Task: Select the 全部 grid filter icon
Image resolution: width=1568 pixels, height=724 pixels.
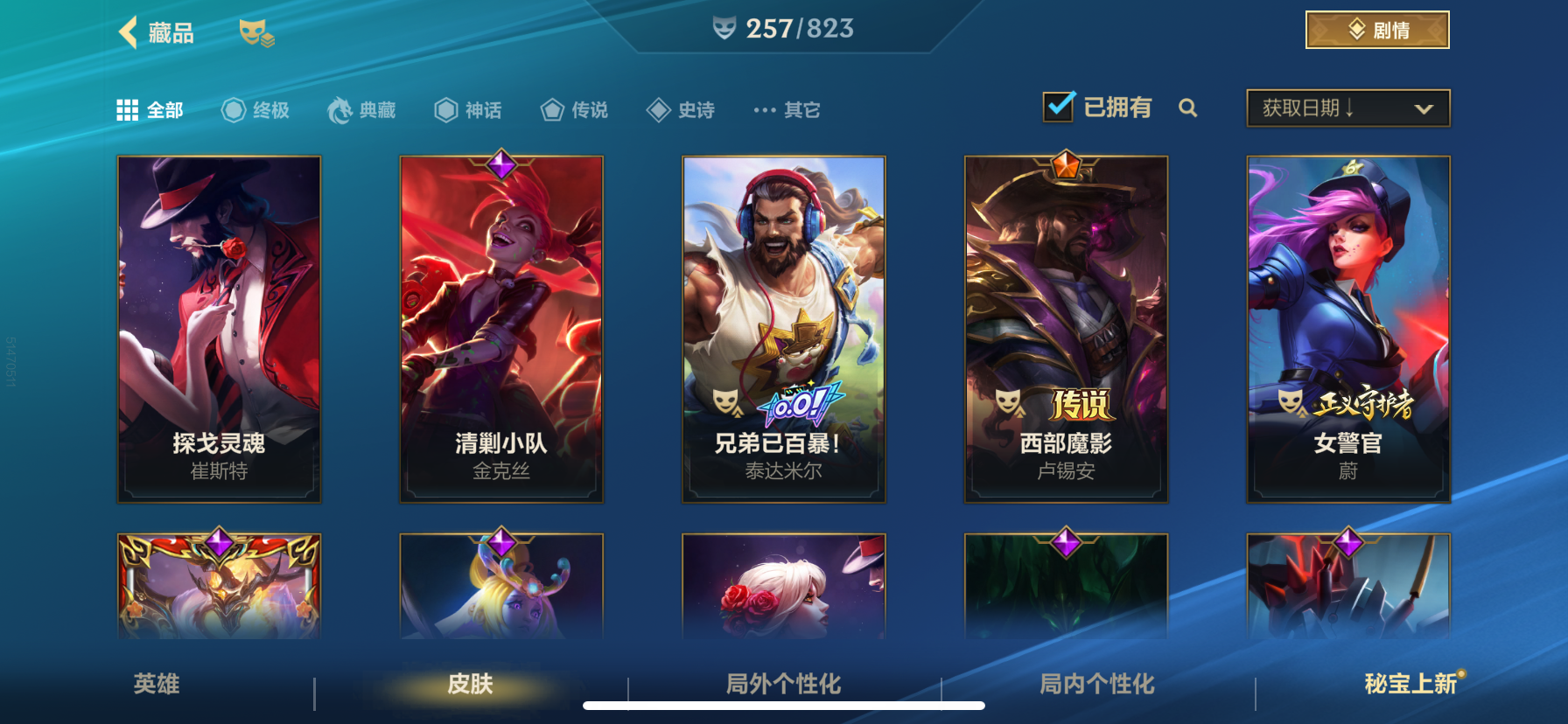Action: (128, 108)
